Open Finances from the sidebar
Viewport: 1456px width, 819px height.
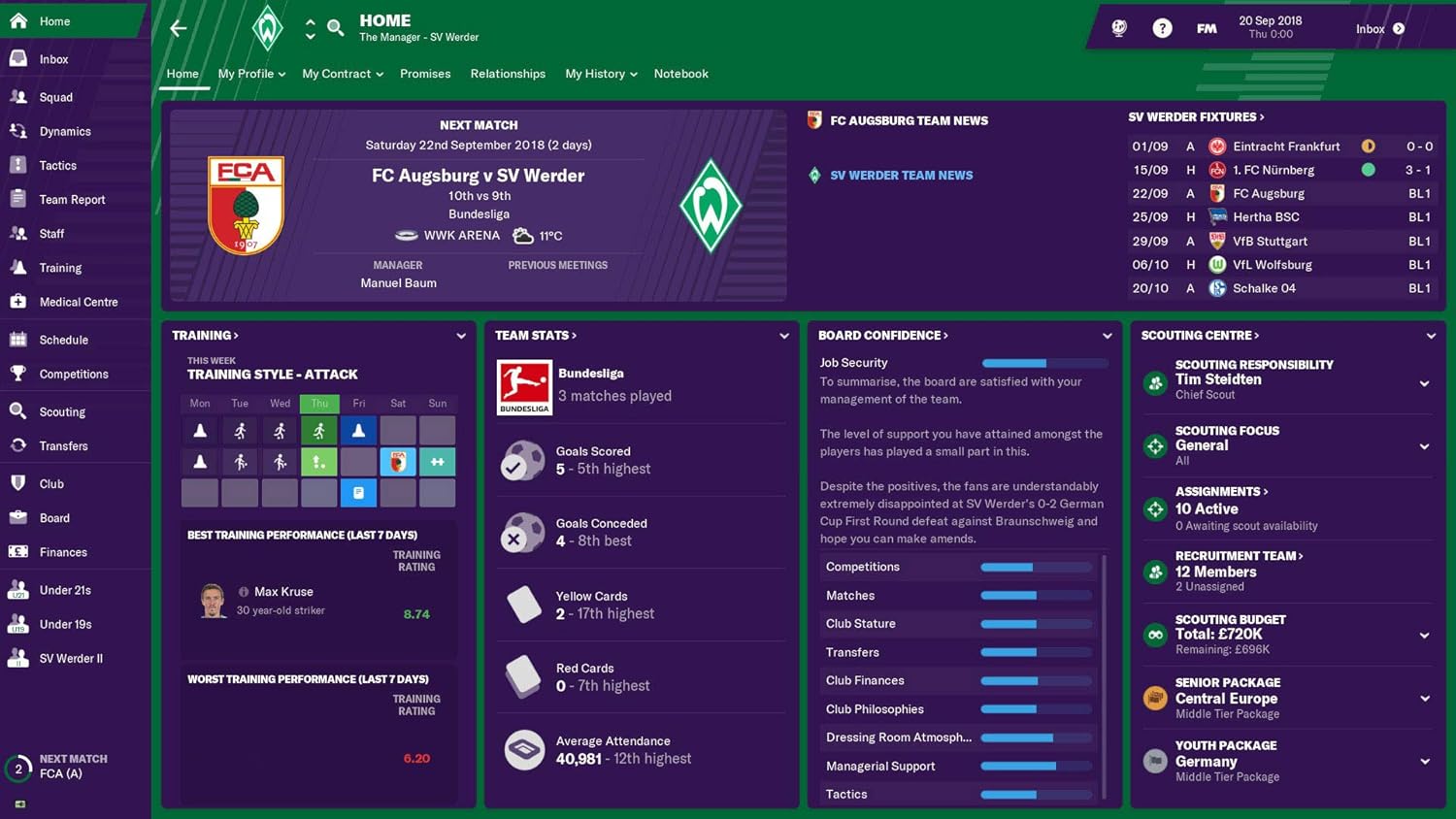[x=60, y=551]
